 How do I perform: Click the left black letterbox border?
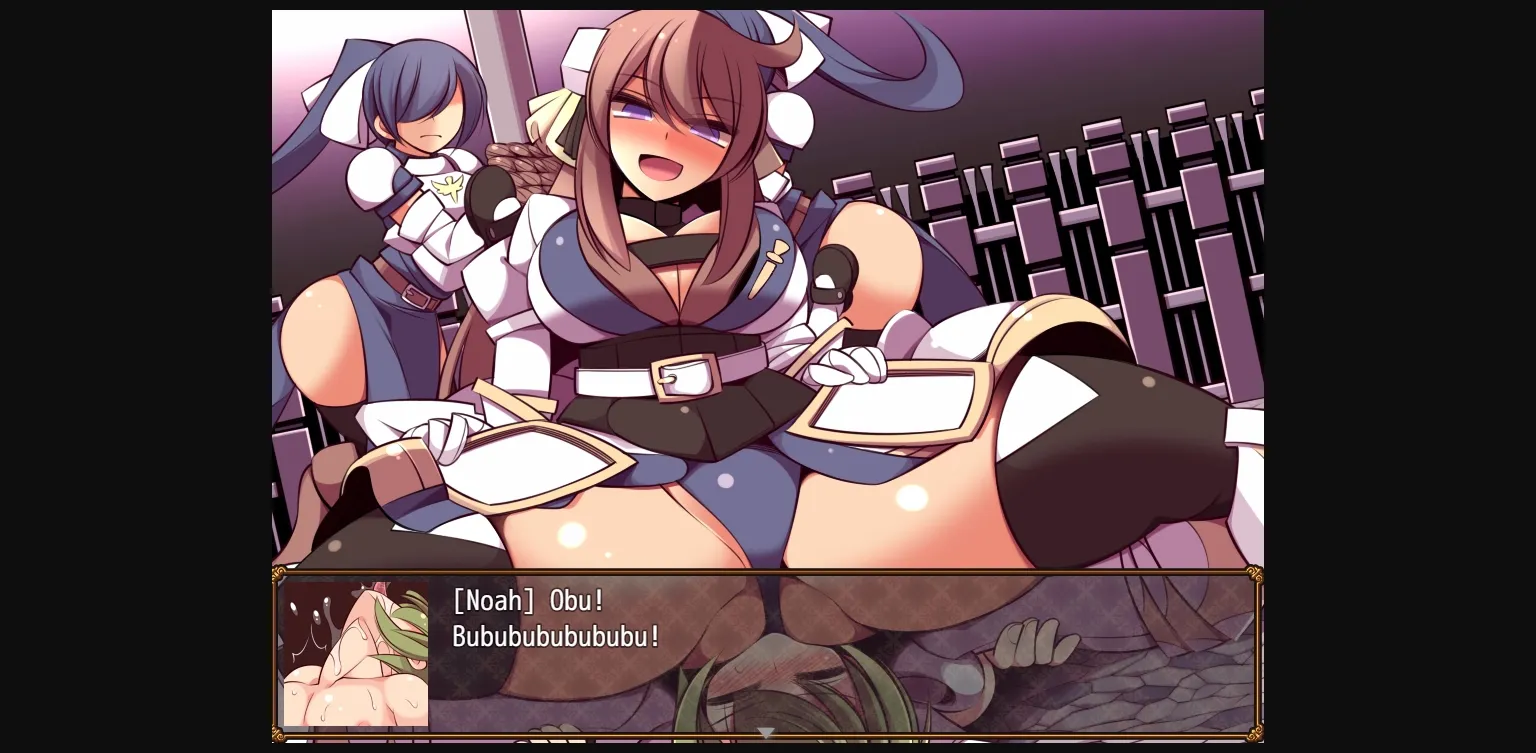coord(135,376)
